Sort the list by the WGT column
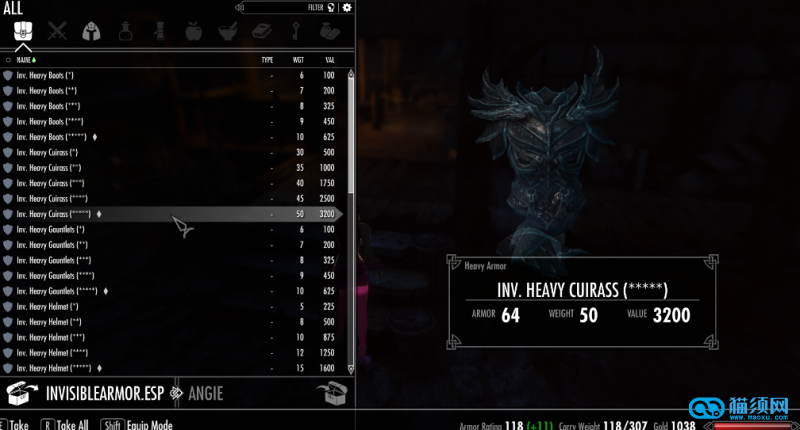The height and width of the screenshot is (430, 800). point(297,60)
